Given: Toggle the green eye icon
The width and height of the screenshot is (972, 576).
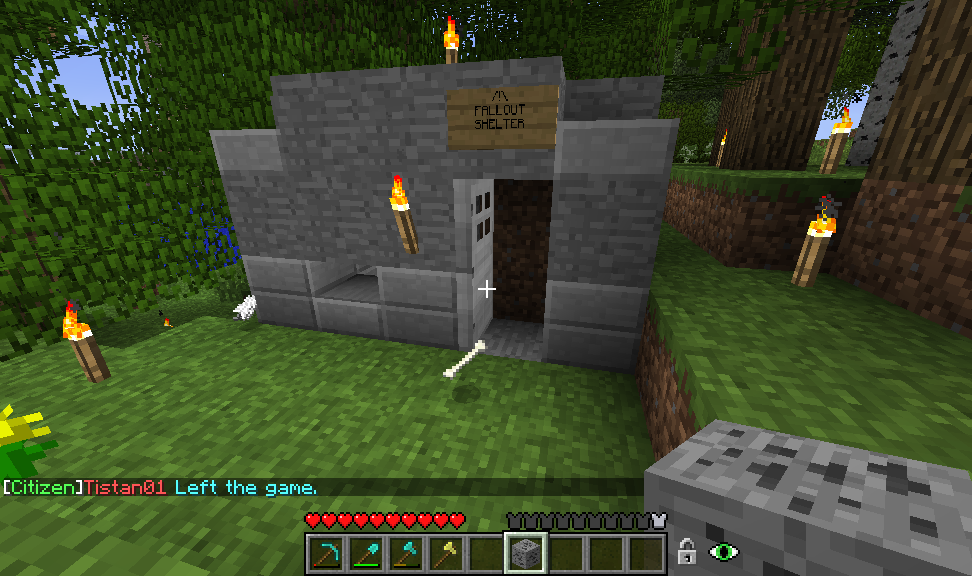Looking at the screenshot, I should (x=724, y=551).
